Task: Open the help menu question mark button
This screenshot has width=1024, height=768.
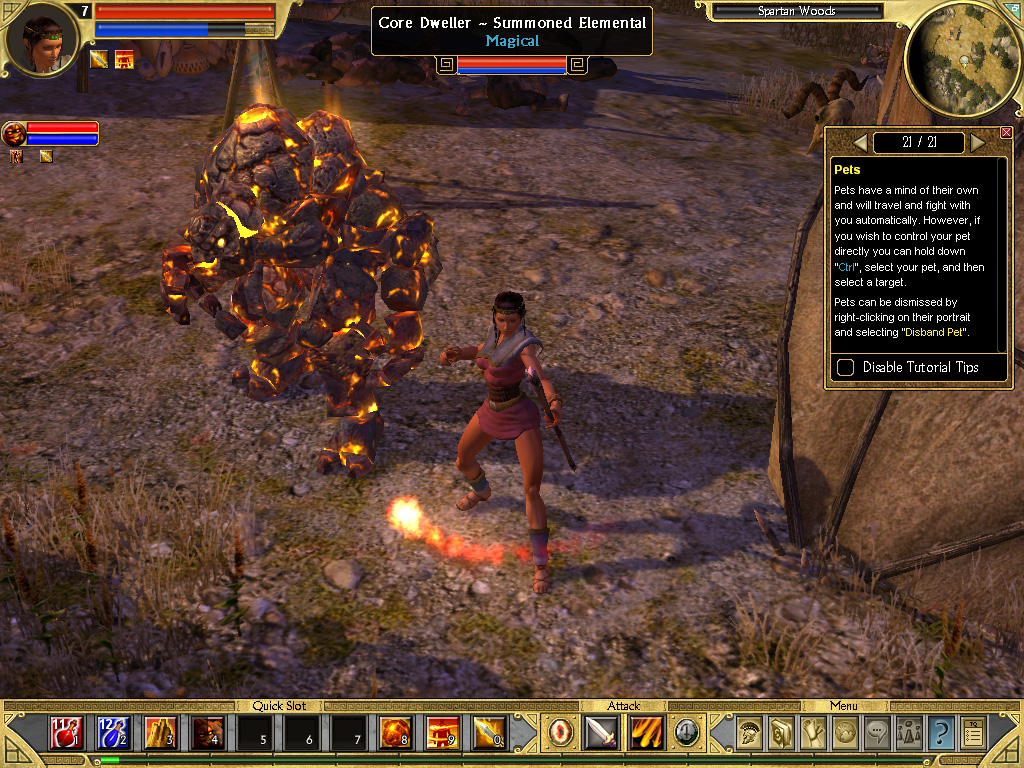Action: [x=940, y=733]
